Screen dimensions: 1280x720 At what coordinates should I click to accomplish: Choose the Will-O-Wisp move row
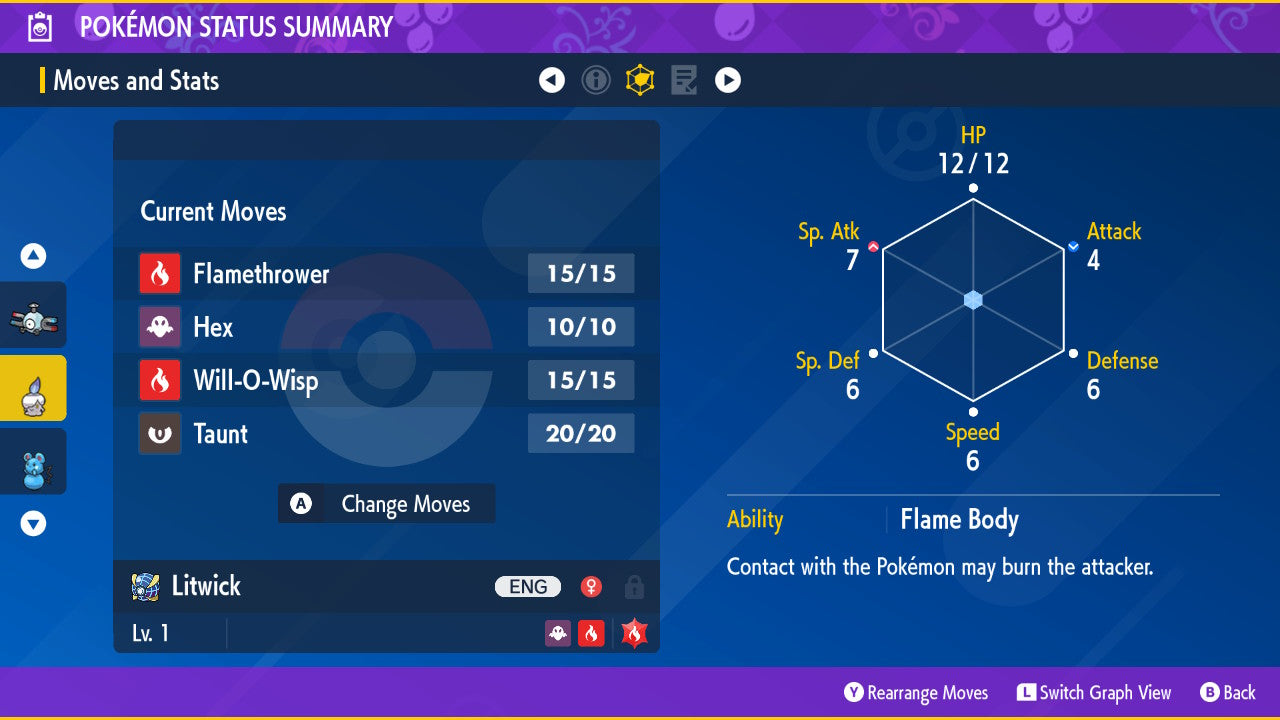(386, 380)
